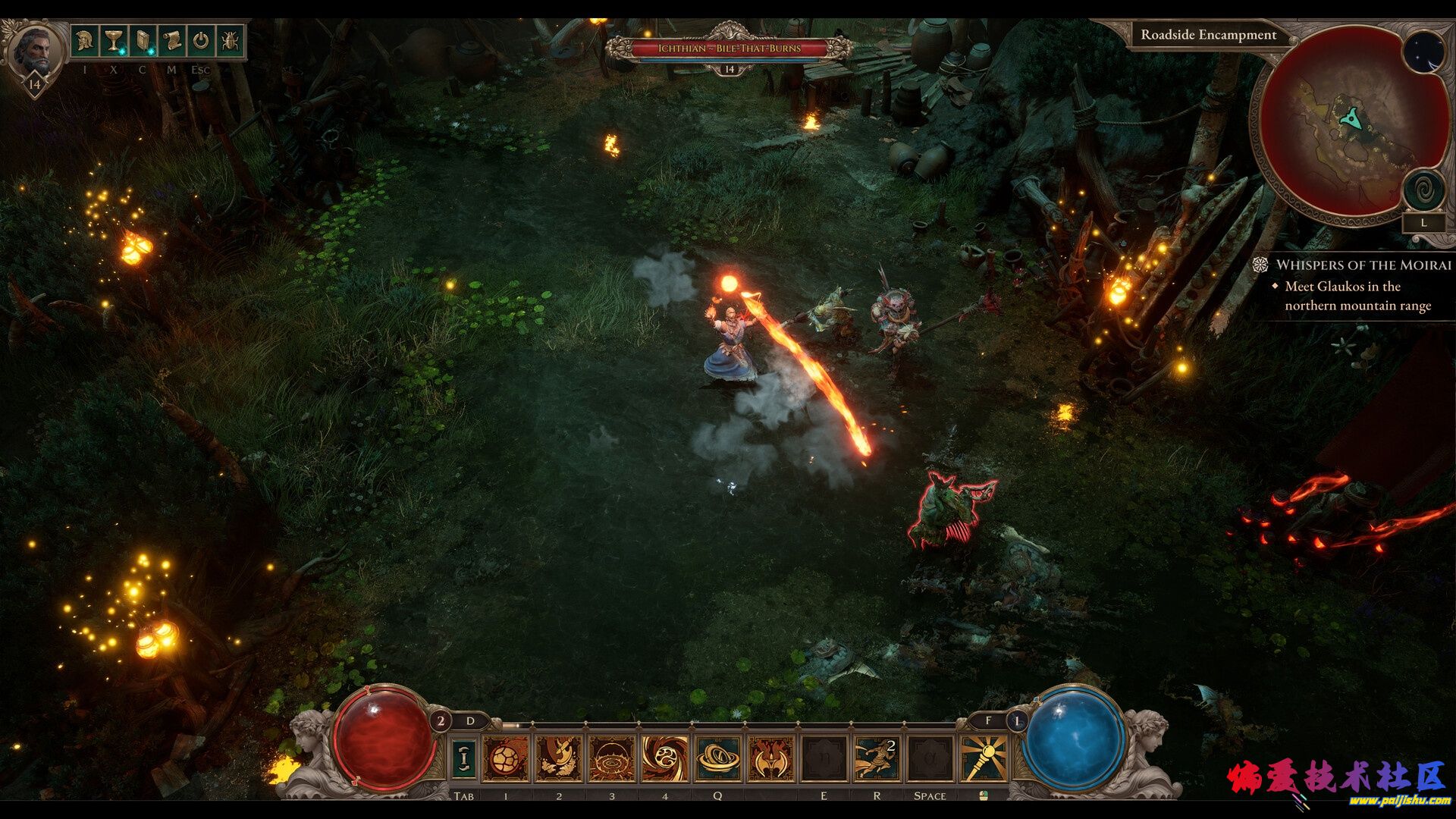The height and width of the screenshot is (819, 1456).
Task: Select the radiant staff attack skill
Action: 983,758
